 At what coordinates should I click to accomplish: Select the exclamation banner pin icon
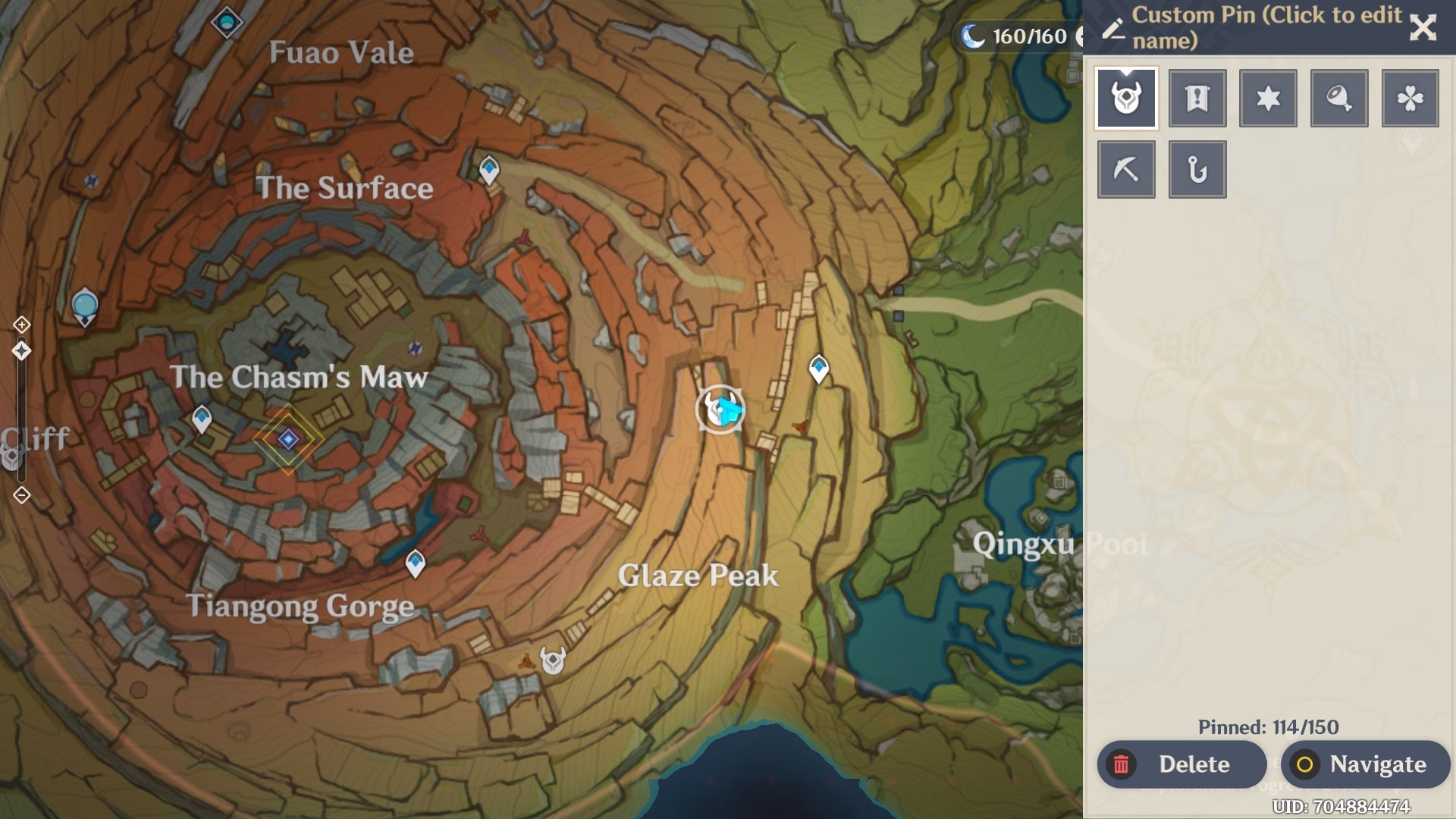click(x=1197, y=97)
